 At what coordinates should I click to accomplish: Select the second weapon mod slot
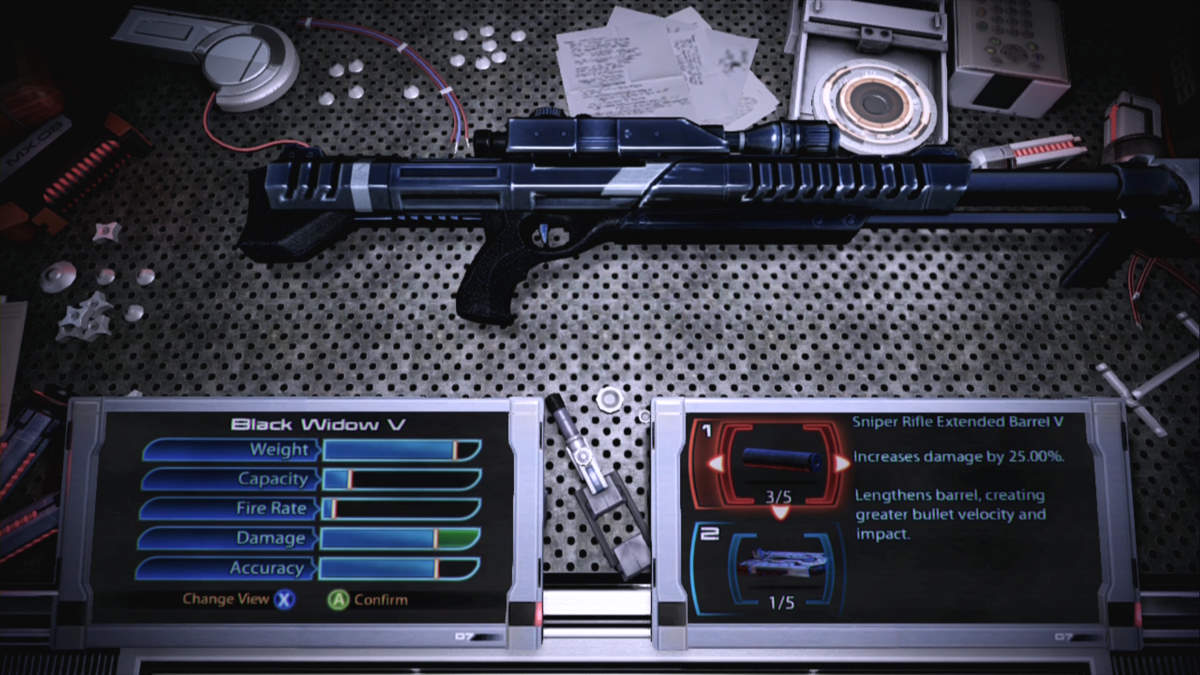(x=781, y=566)
